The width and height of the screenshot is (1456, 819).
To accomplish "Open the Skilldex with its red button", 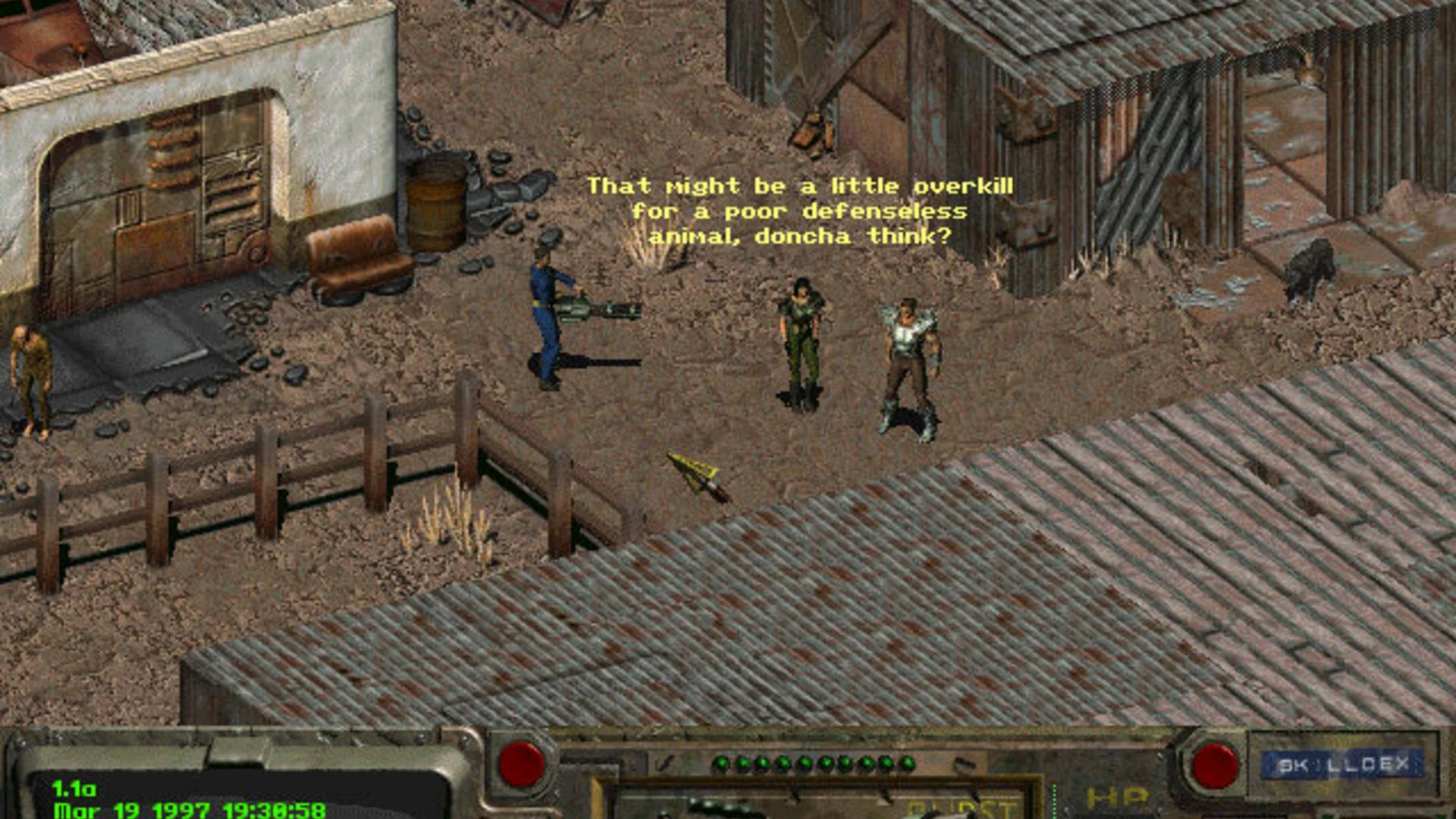I will point(1215,765).
